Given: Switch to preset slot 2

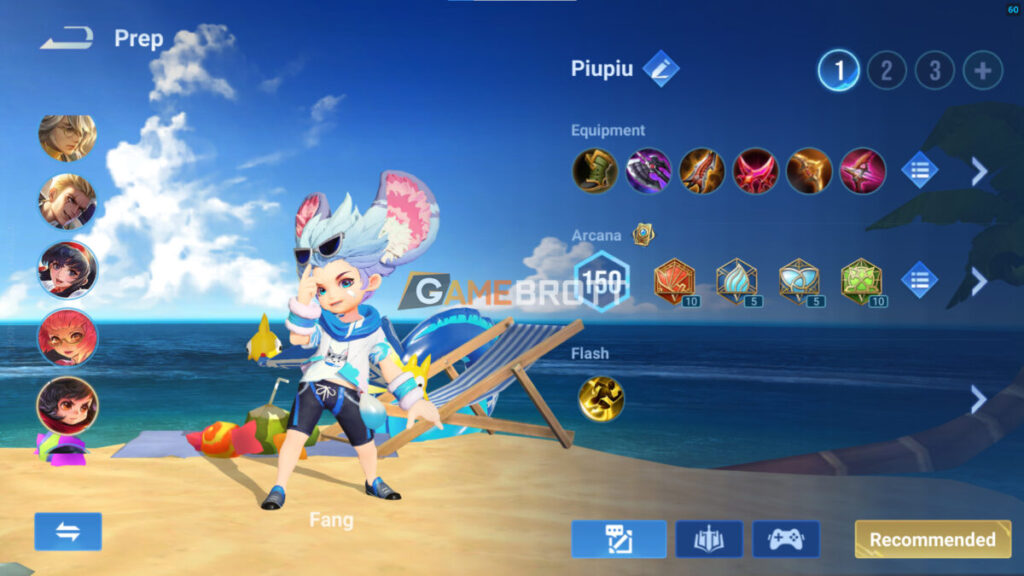Looking at the screenshot, I should pos(886,70).
